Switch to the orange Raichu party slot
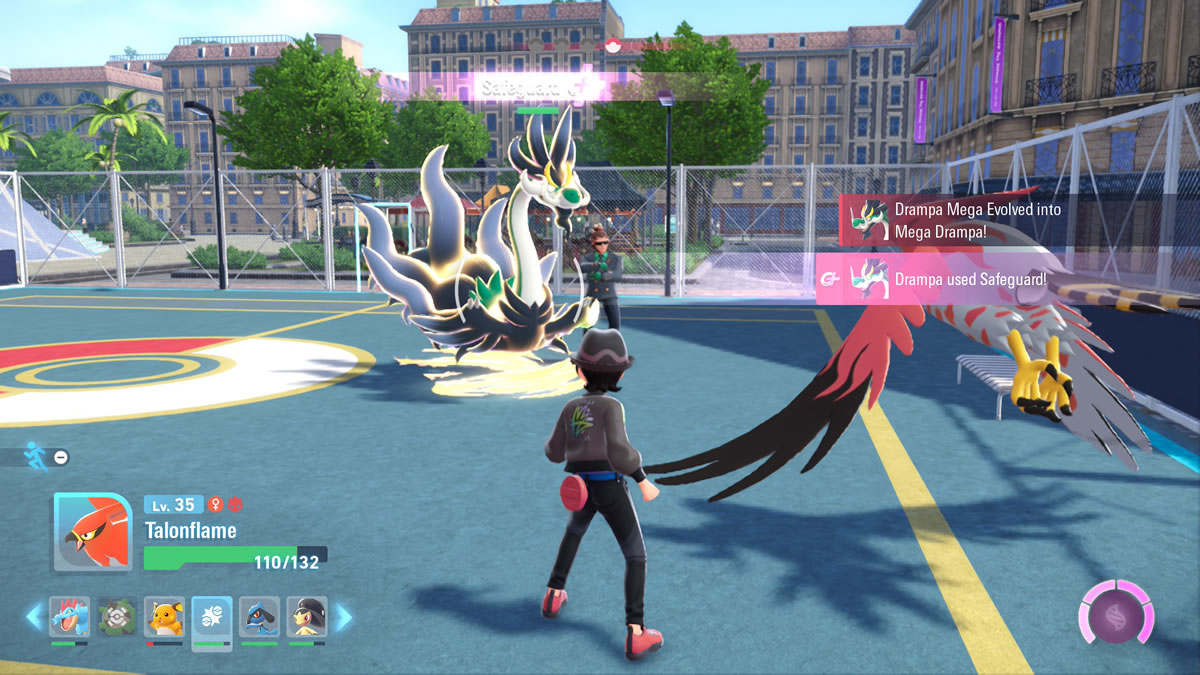 pyautogui.click(x=164, y=617)
